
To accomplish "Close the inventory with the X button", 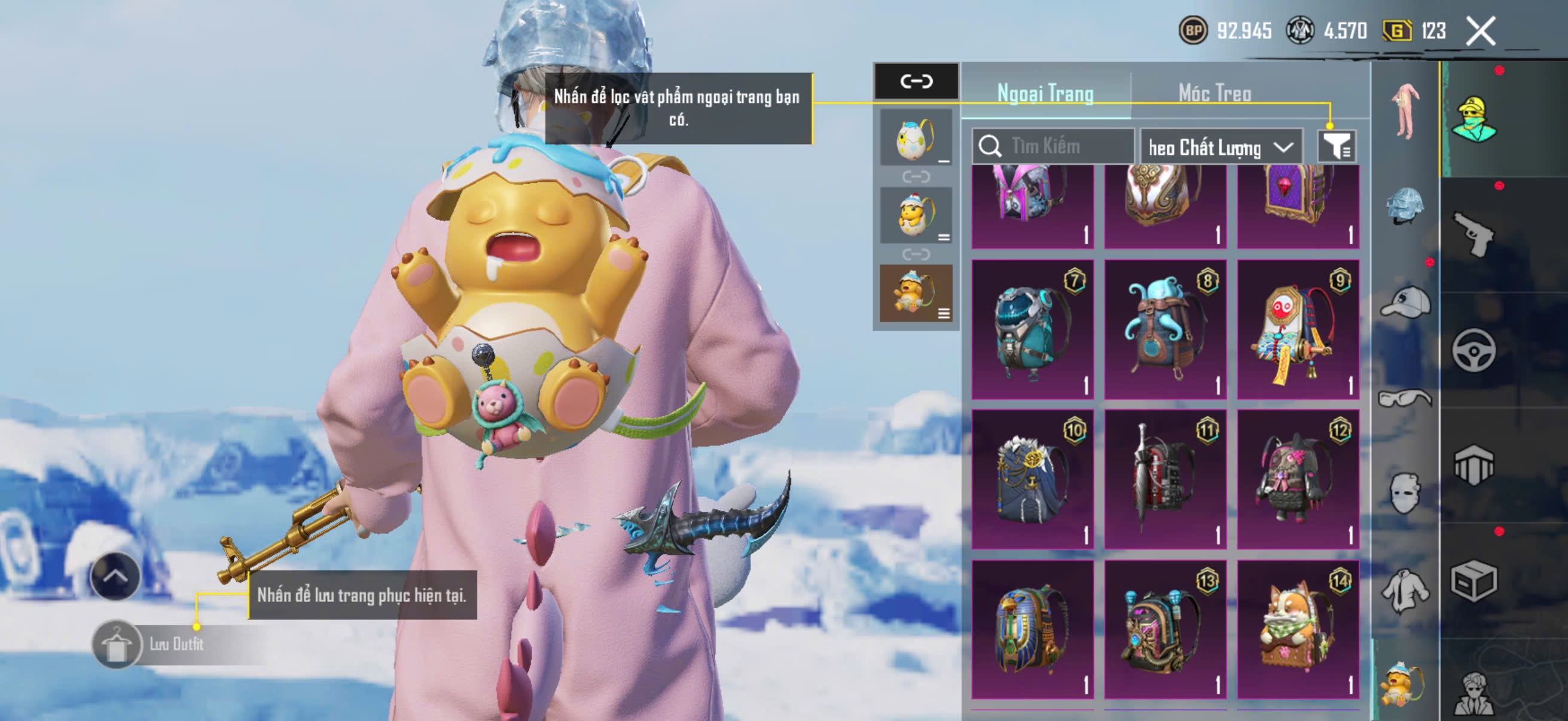I will (x=1480, y=31).
